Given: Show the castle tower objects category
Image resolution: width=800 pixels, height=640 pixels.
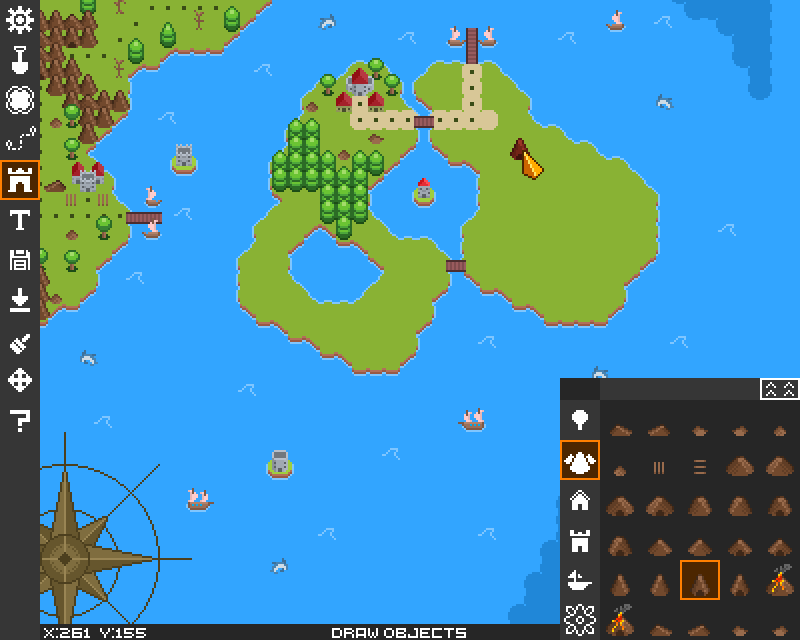Looking at the screenshot, I should 580,542.
